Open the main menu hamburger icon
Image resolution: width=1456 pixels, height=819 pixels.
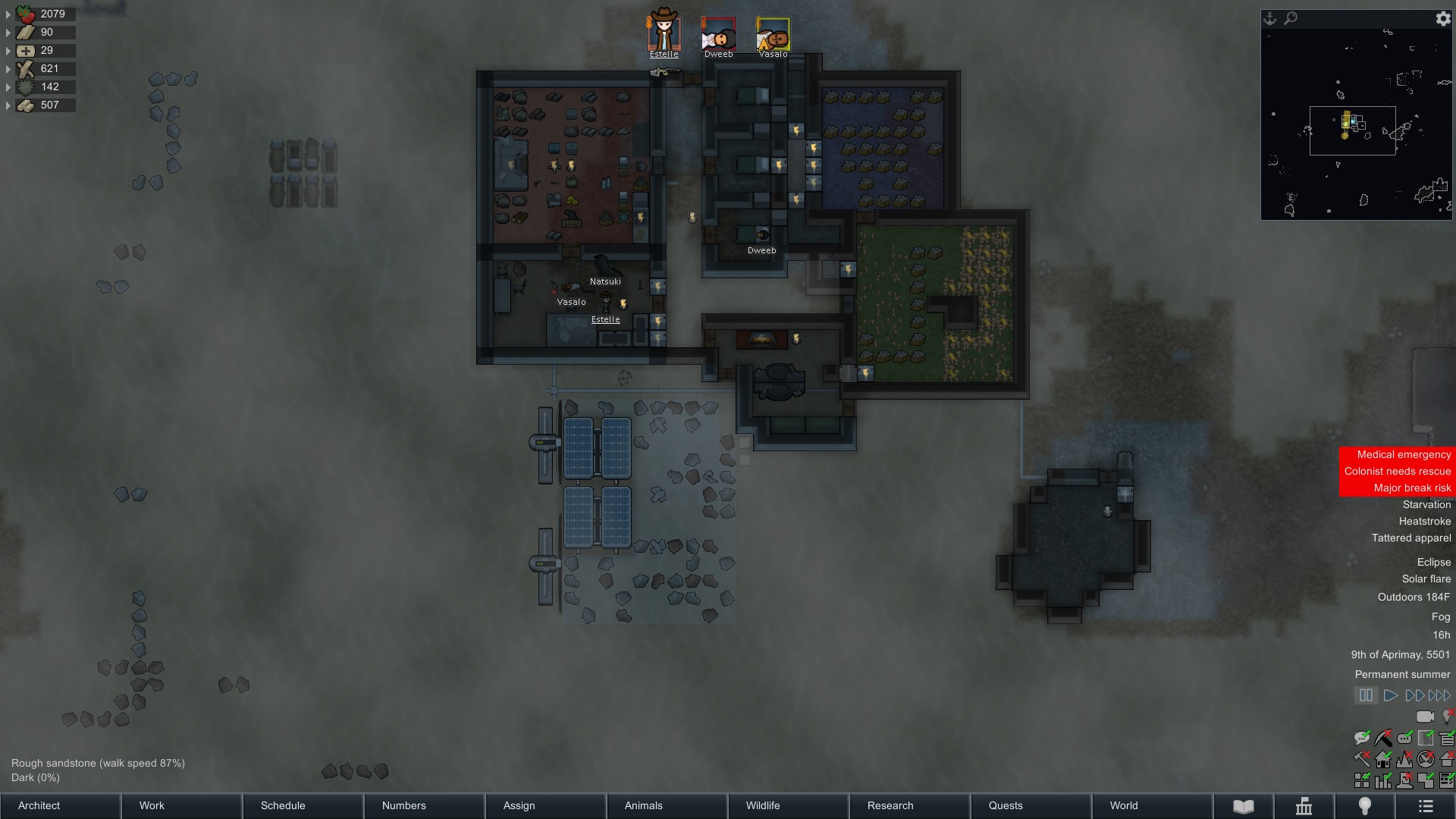point(1426,805)
